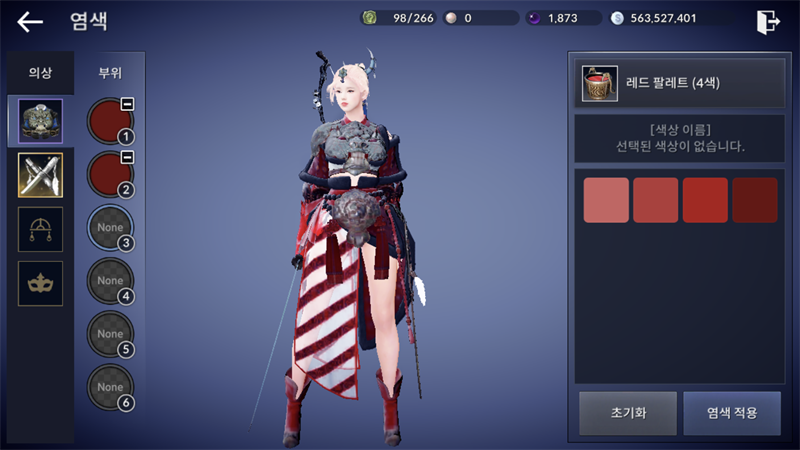Choose the None part slot 5
Viewport: 800px width, 450px height.
110,334
